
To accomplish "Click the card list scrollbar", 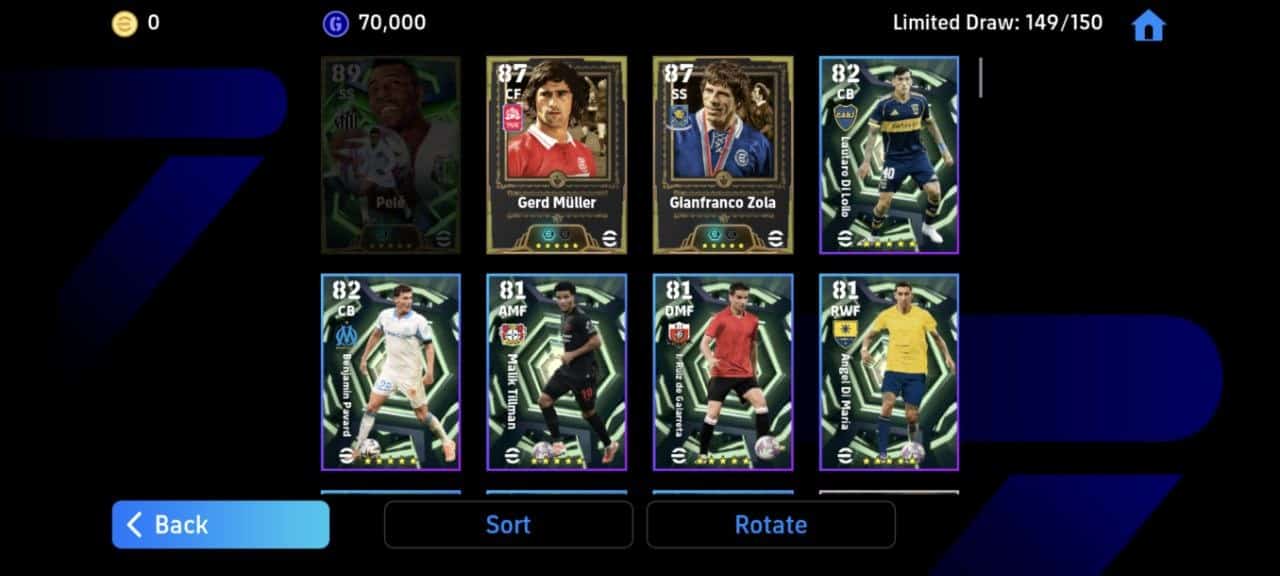I will (x=980, y=78).
